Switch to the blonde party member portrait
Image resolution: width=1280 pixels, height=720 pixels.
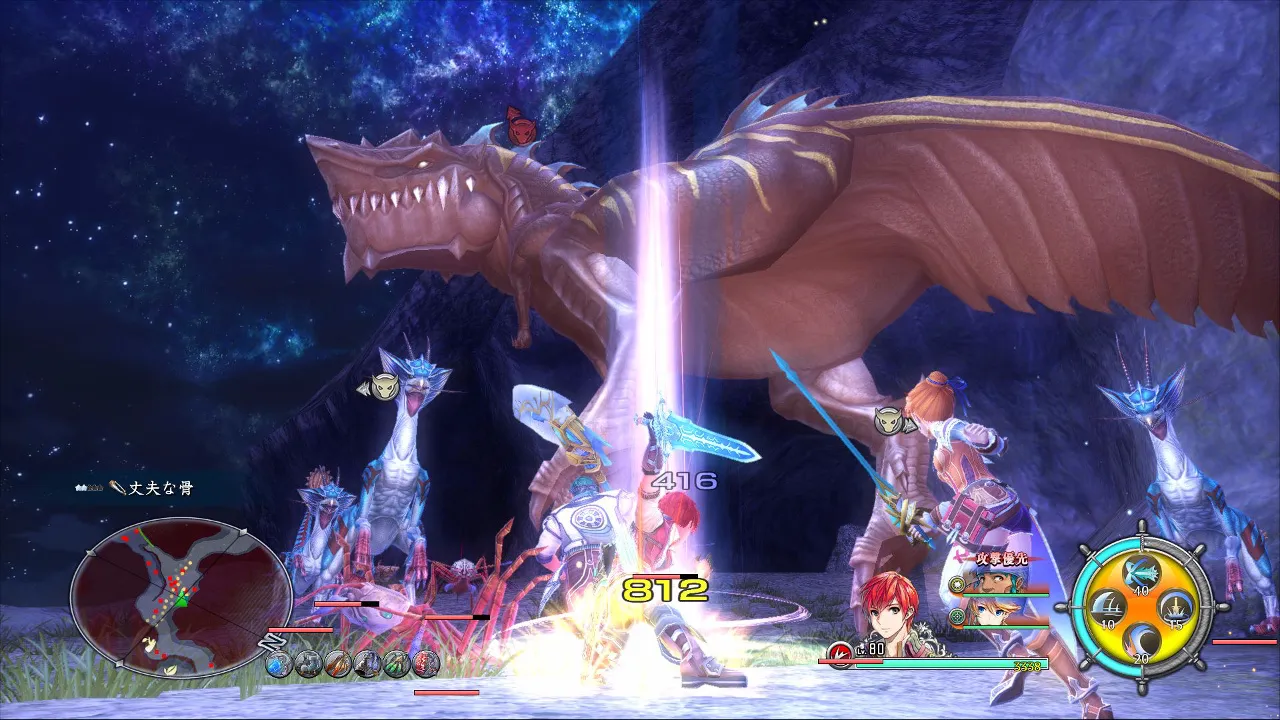[x=989, y=612]
